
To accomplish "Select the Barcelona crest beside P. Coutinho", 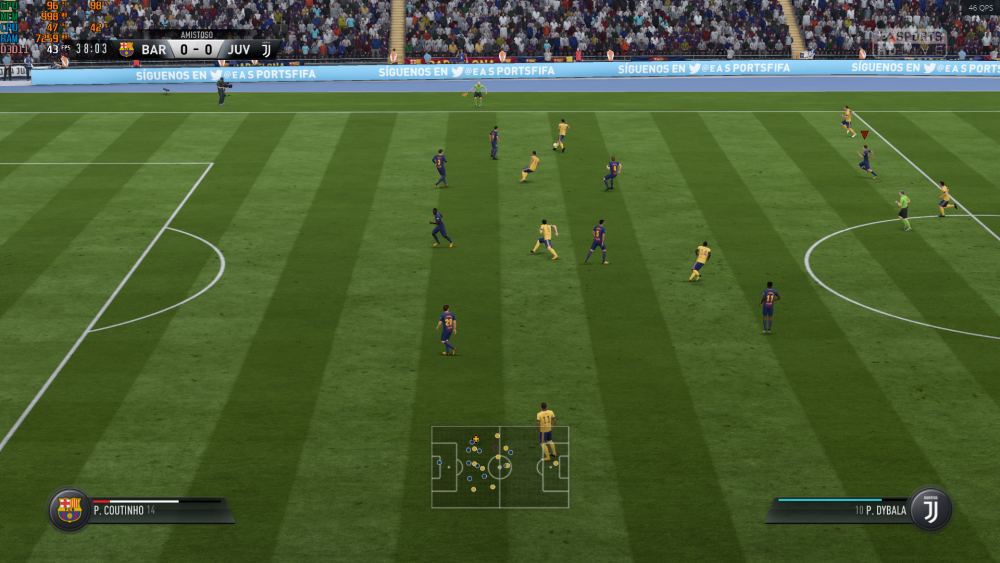I will point(69,510).
